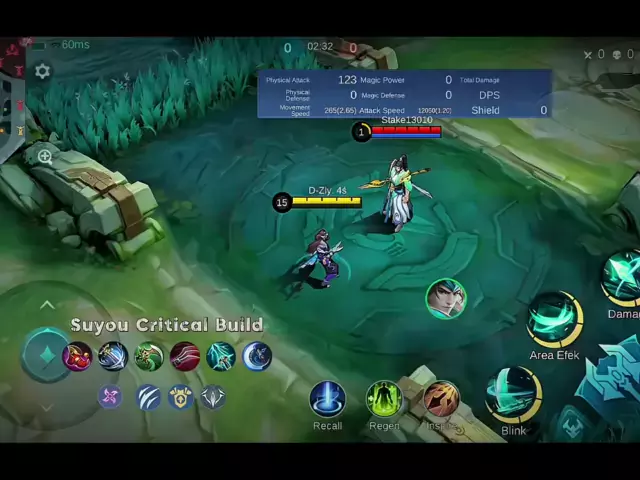Tap the pink shuriken emblem icon

tap(110, 397)
